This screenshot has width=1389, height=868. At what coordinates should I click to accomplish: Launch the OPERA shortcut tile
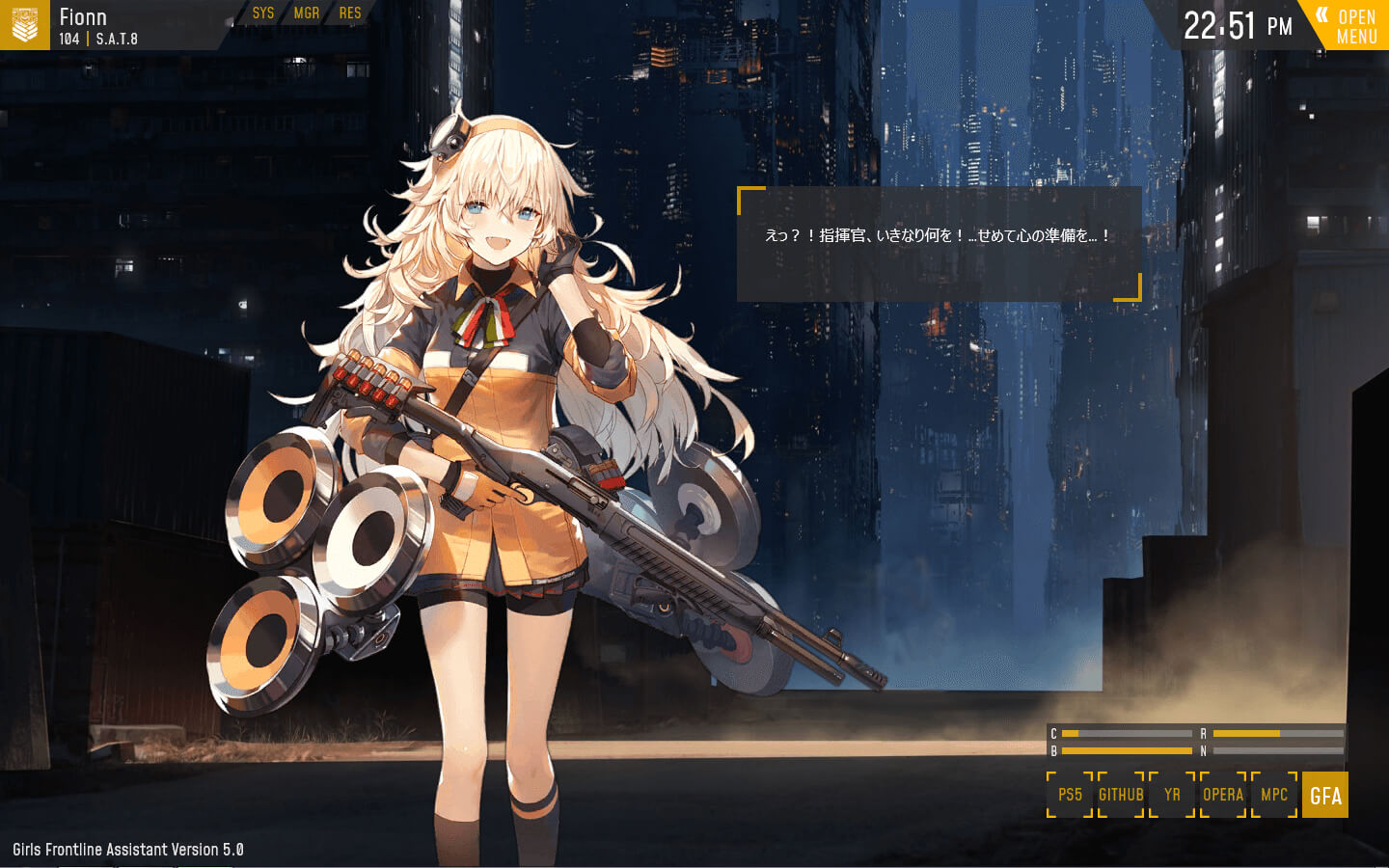[x=1222, y=795]
